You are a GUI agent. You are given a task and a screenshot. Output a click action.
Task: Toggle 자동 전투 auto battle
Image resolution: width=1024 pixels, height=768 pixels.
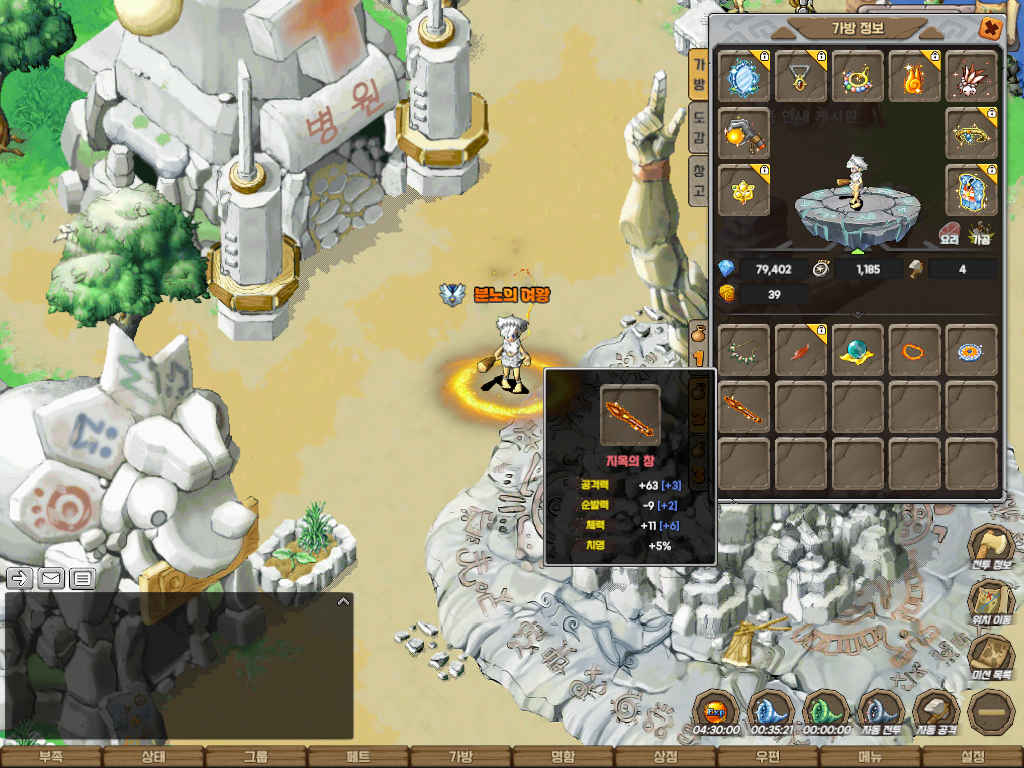(x=881, y=711)
